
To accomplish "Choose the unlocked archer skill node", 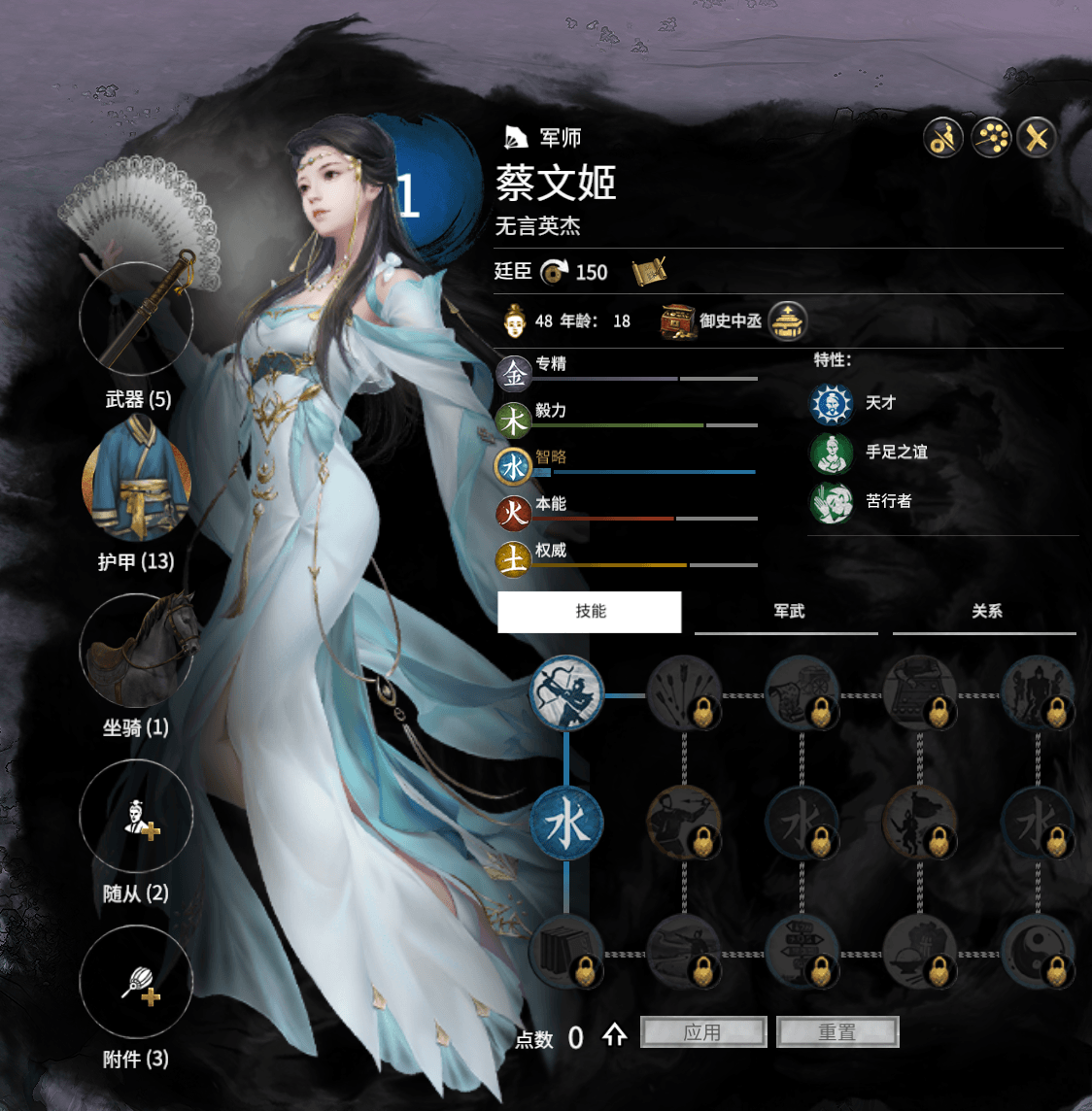I will pyautogui.click(x=566, y=693).
